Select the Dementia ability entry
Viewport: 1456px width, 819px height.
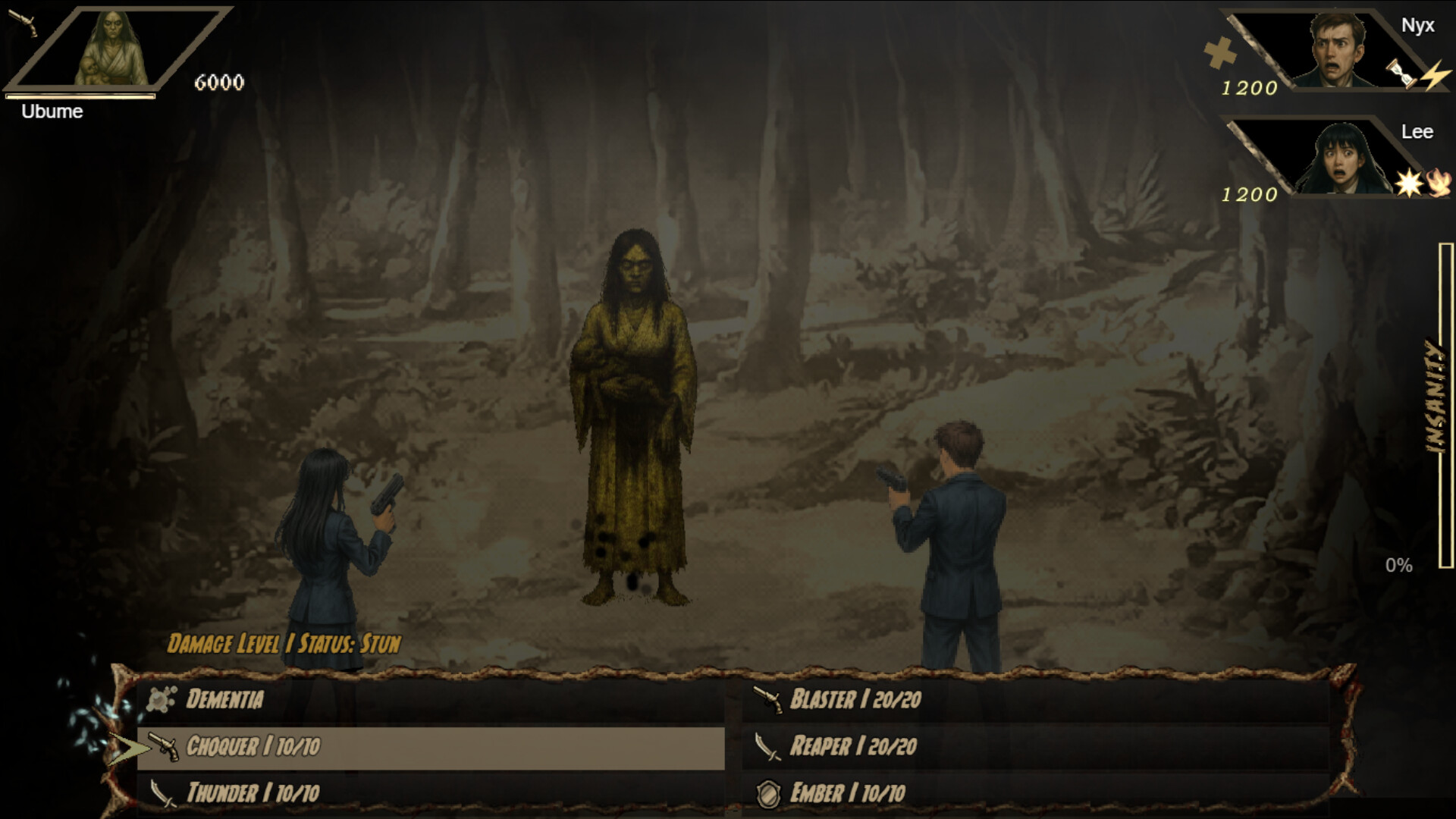click(224, 700)
